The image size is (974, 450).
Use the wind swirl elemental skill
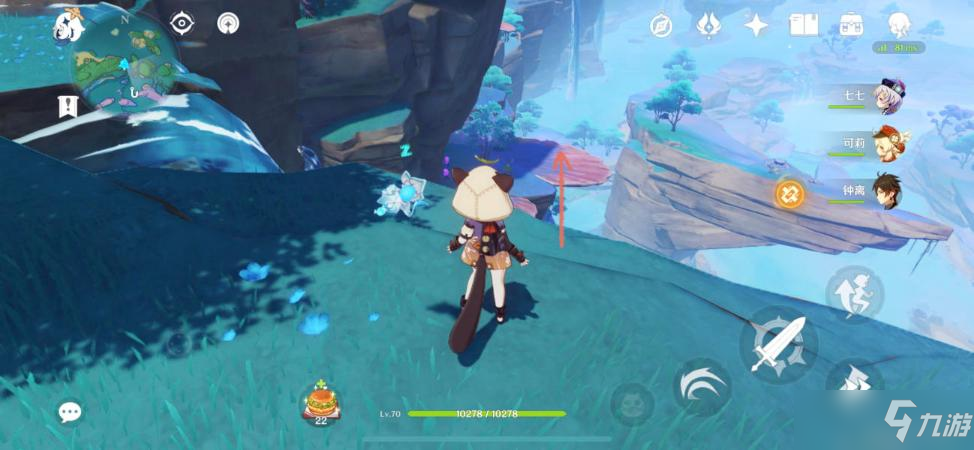click(701, 385)
